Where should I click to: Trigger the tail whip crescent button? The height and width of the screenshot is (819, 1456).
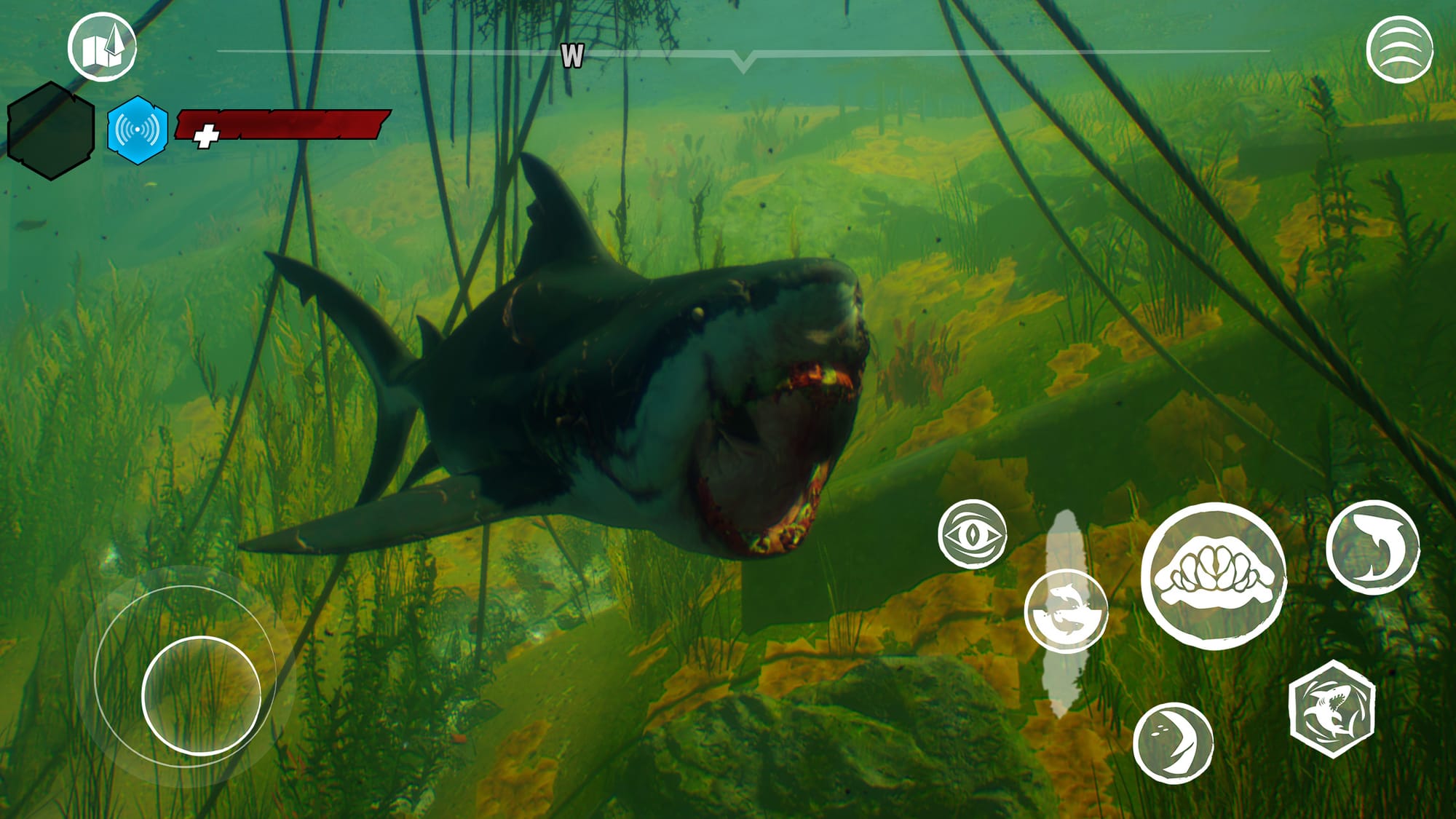click(1173, 742)
